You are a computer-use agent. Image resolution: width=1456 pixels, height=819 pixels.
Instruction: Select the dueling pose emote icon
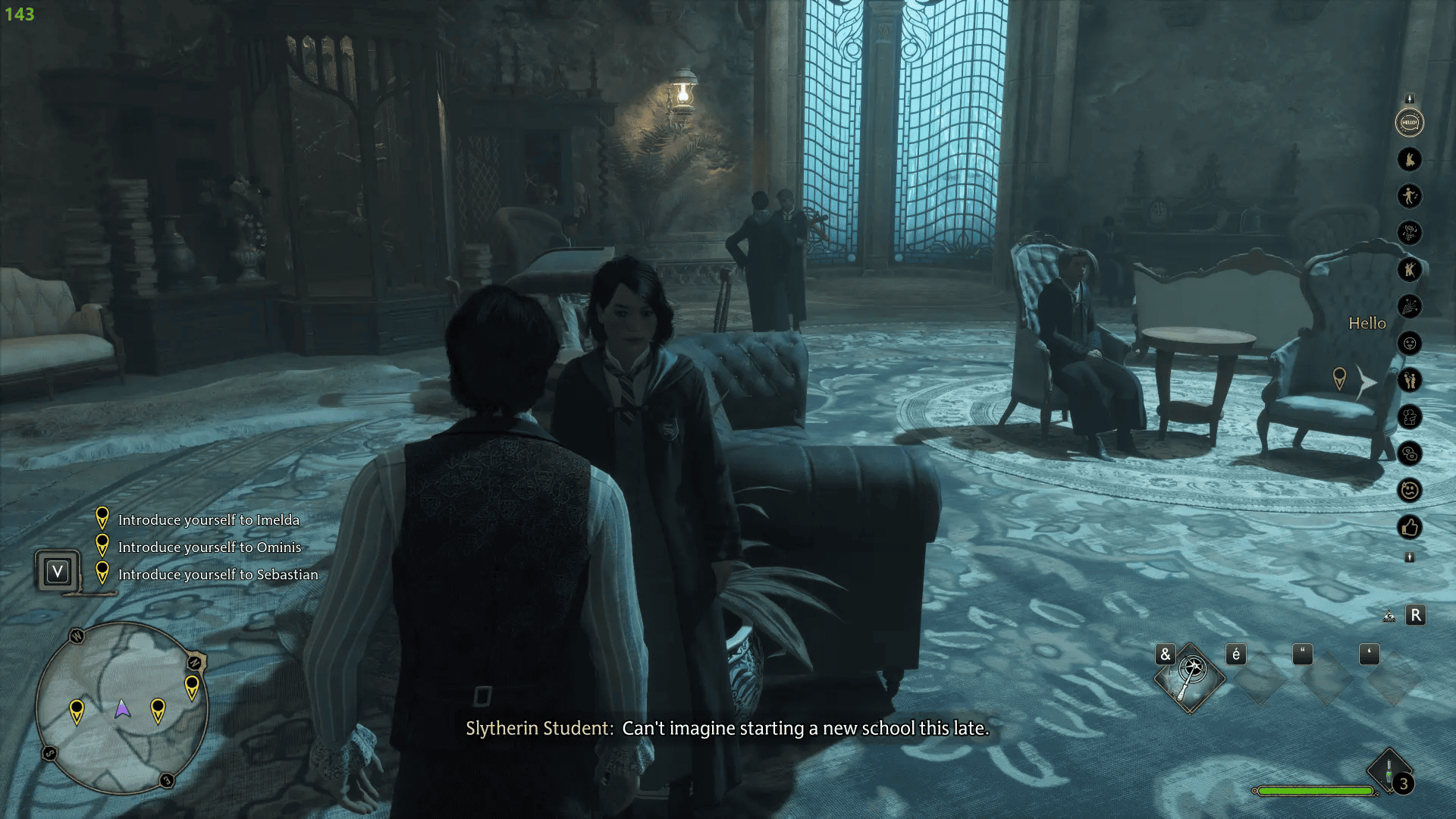pyautogui.click(x=1409, y=269)
